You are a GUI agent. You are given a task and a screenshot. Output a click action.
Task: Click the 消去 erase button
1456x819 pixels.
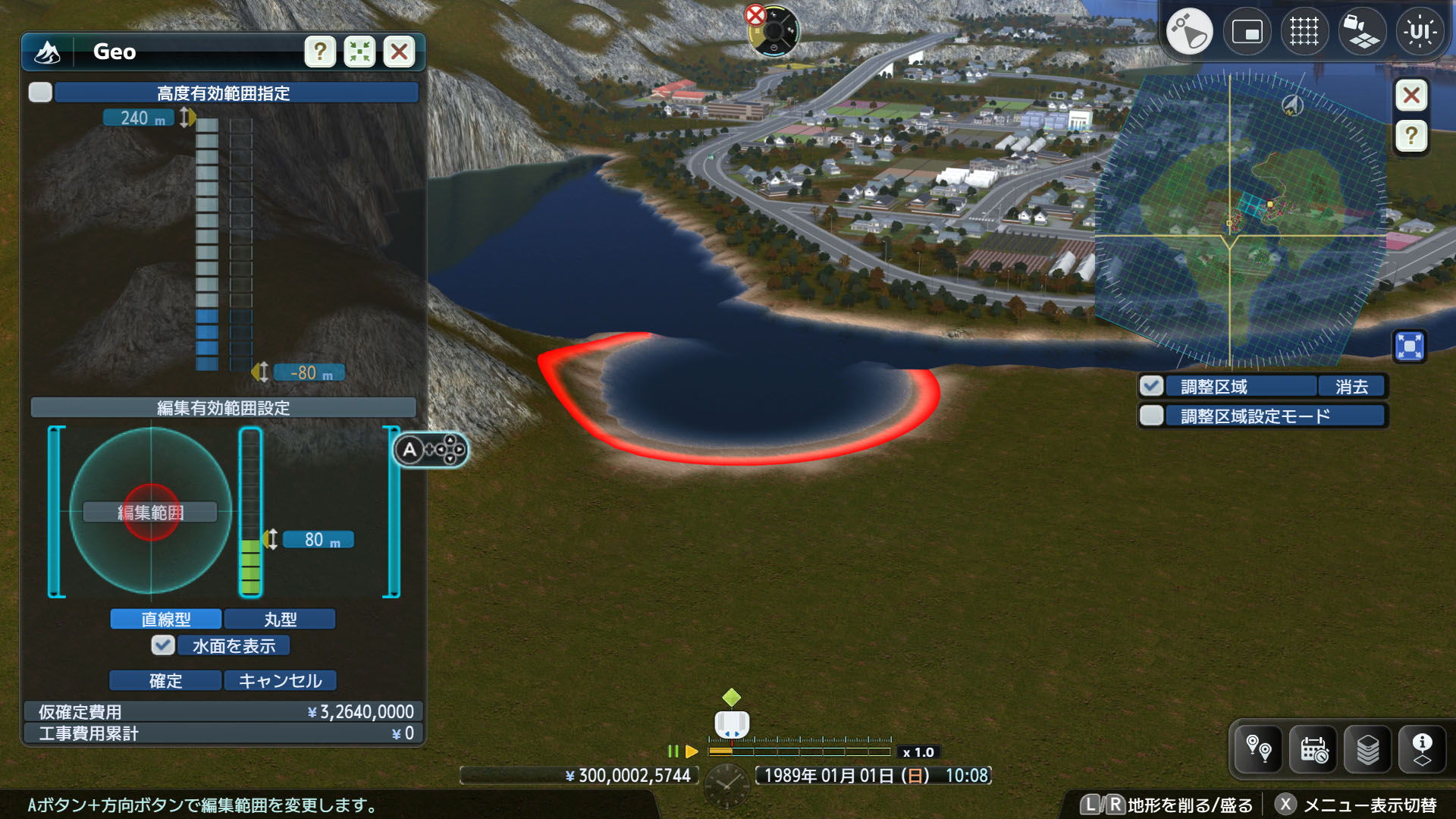[x=1351, y=386]
